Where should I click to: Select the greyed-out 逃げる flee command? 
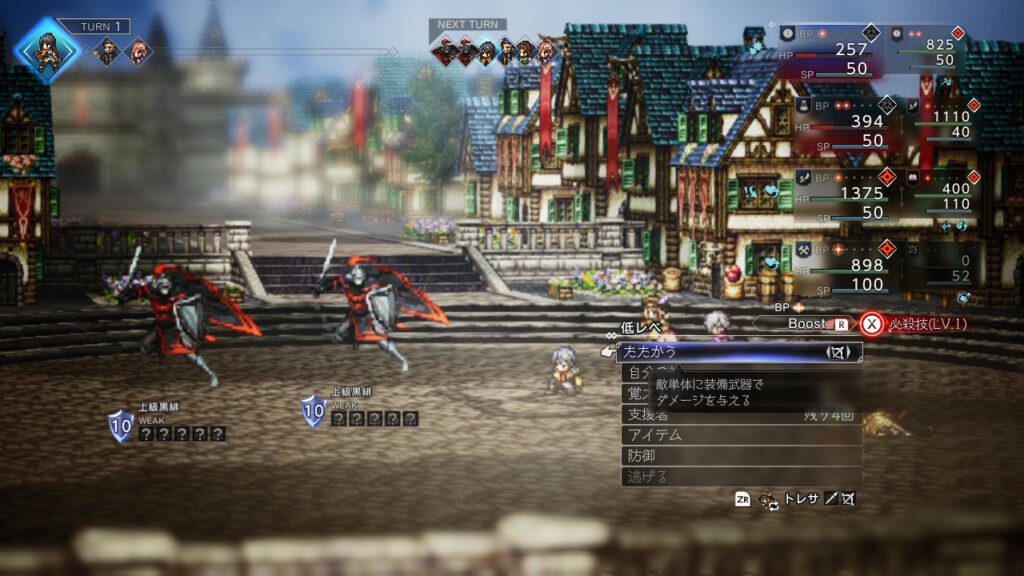(740, 476)
